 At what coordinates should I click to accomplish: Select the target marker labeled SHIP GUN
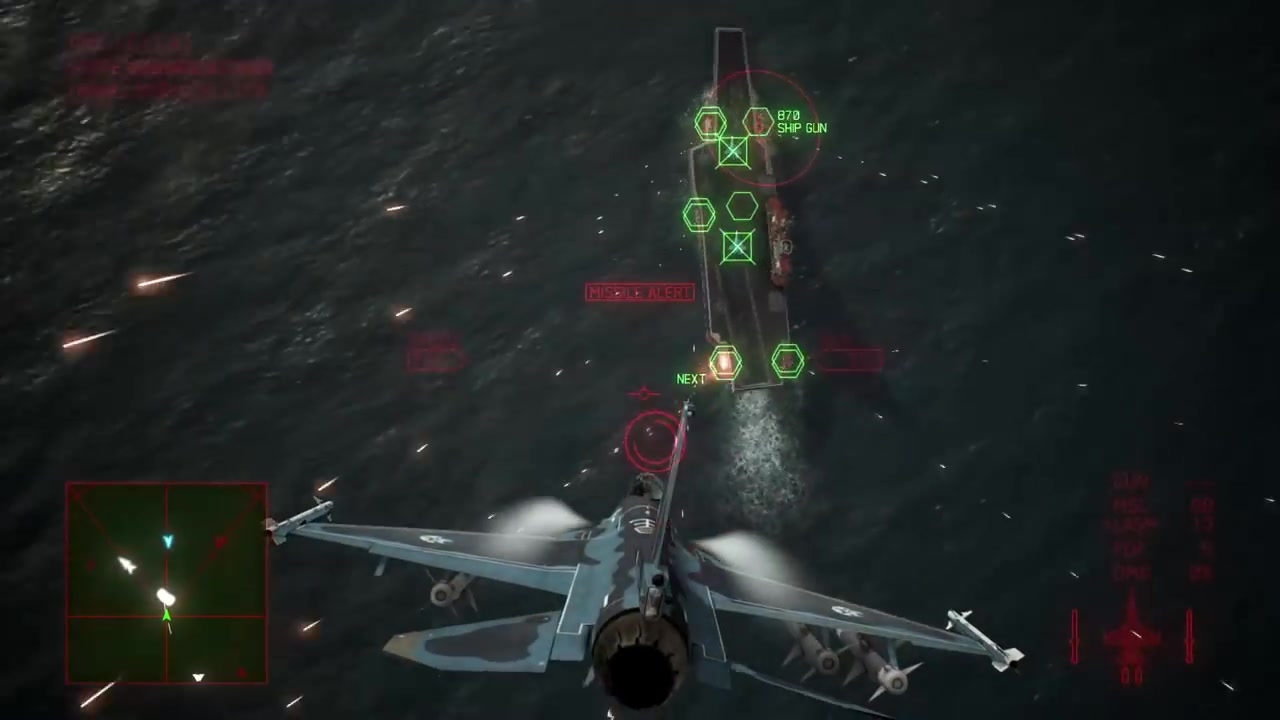[x=758, y=122]
